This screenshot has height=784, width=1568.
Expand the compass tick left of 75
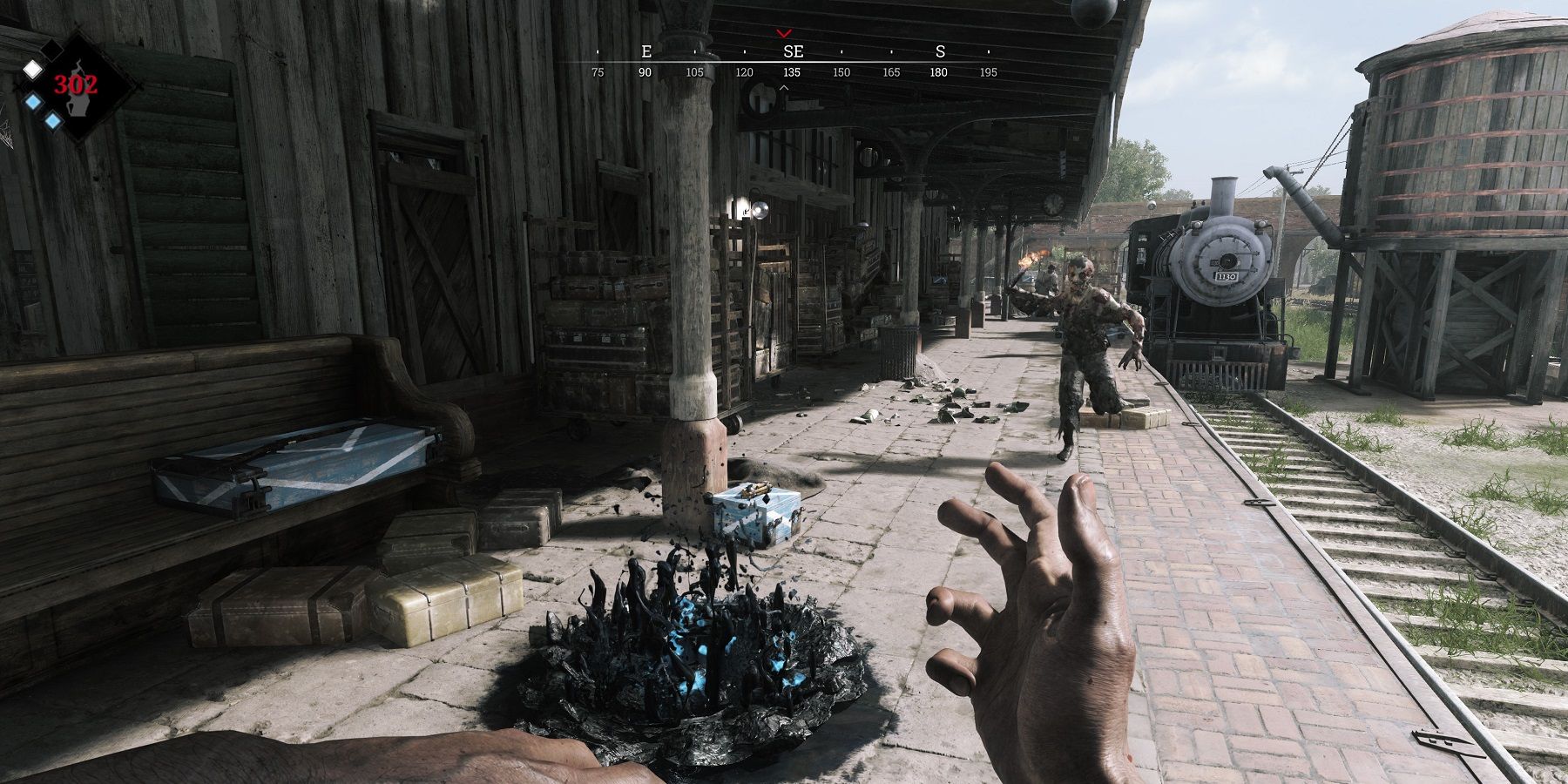(x=598, y=51)
